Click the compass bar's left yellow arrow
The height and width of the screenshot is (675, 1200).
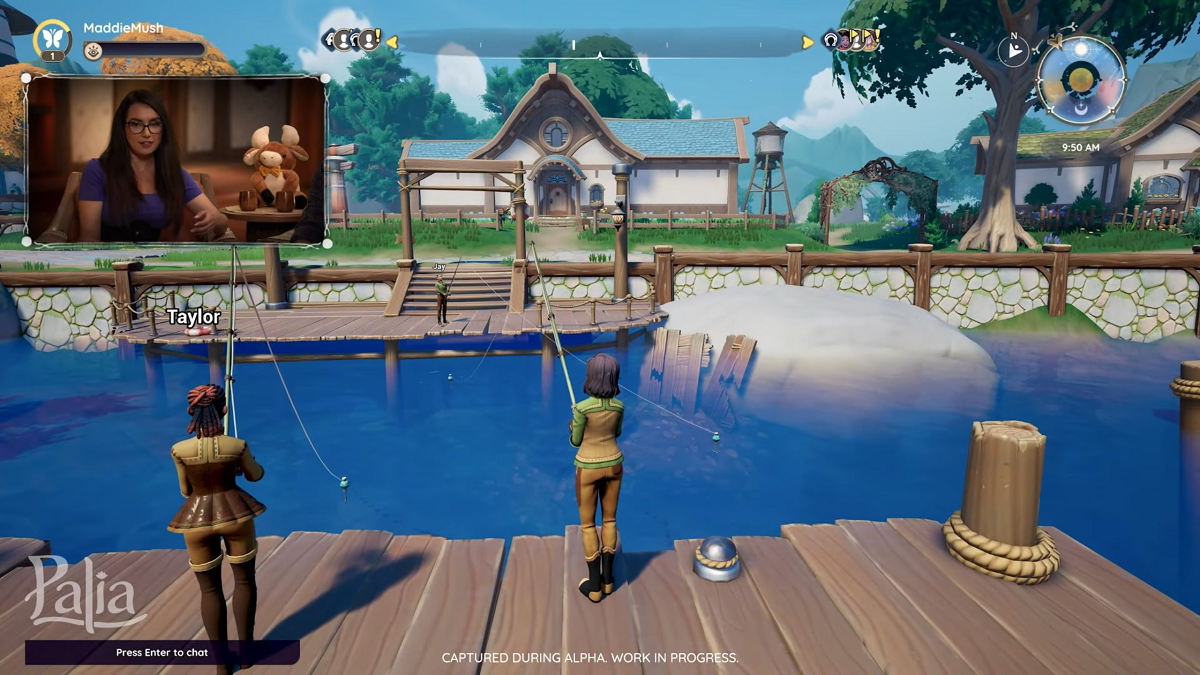coord(392,42)
